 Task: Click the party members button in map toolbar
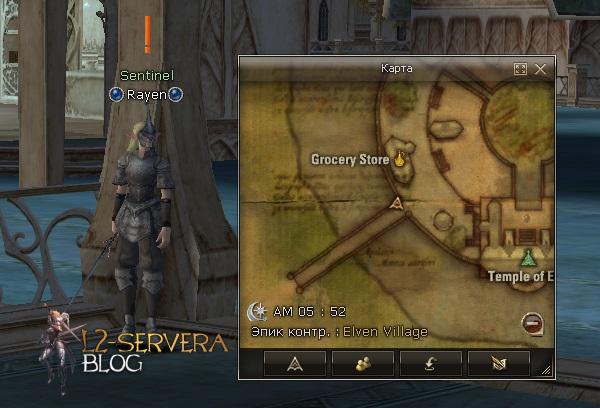(x=362, y=363)
